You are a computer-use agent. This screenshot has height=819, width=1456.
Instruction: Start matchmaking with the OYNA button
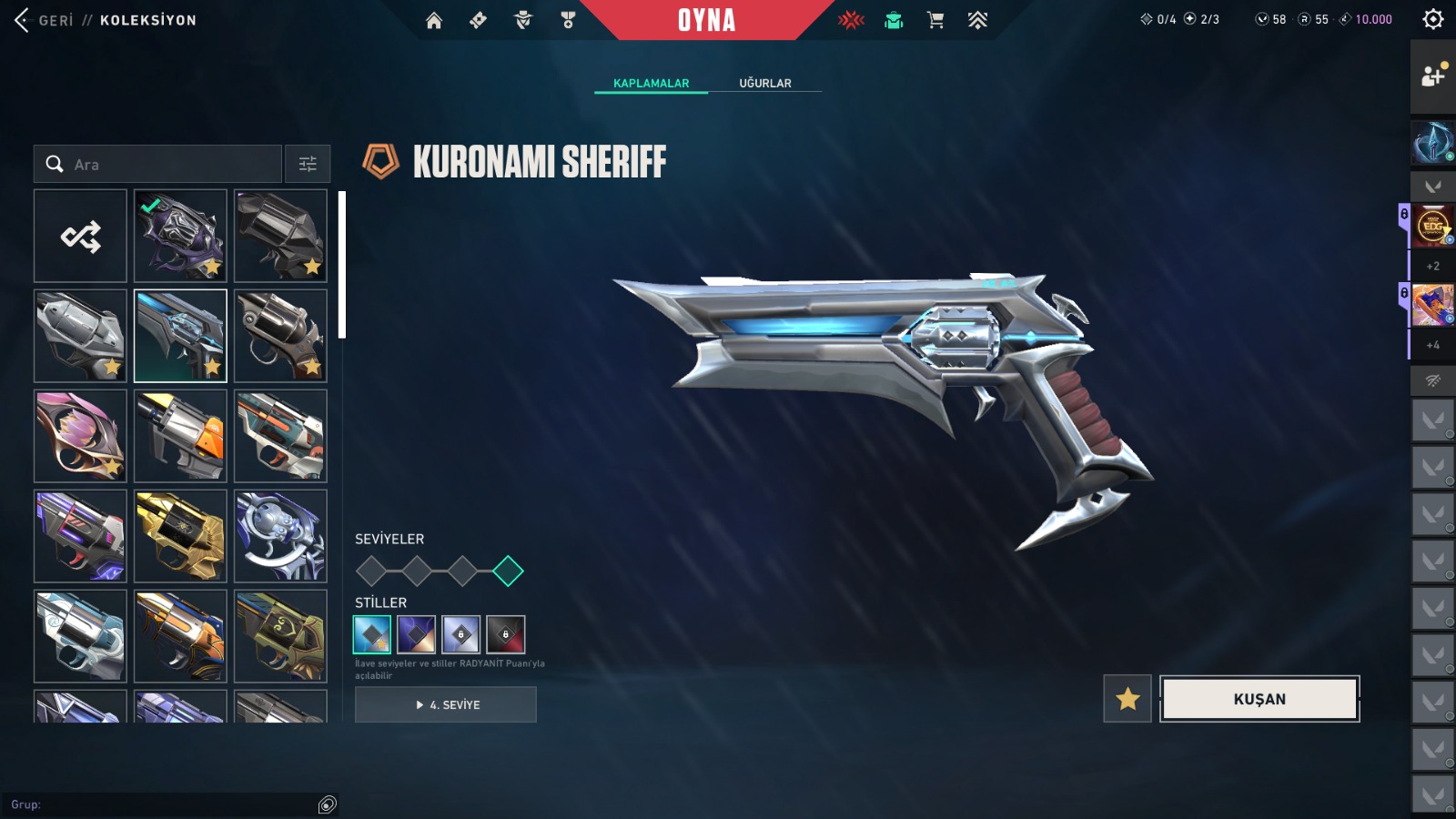[706, 20]
